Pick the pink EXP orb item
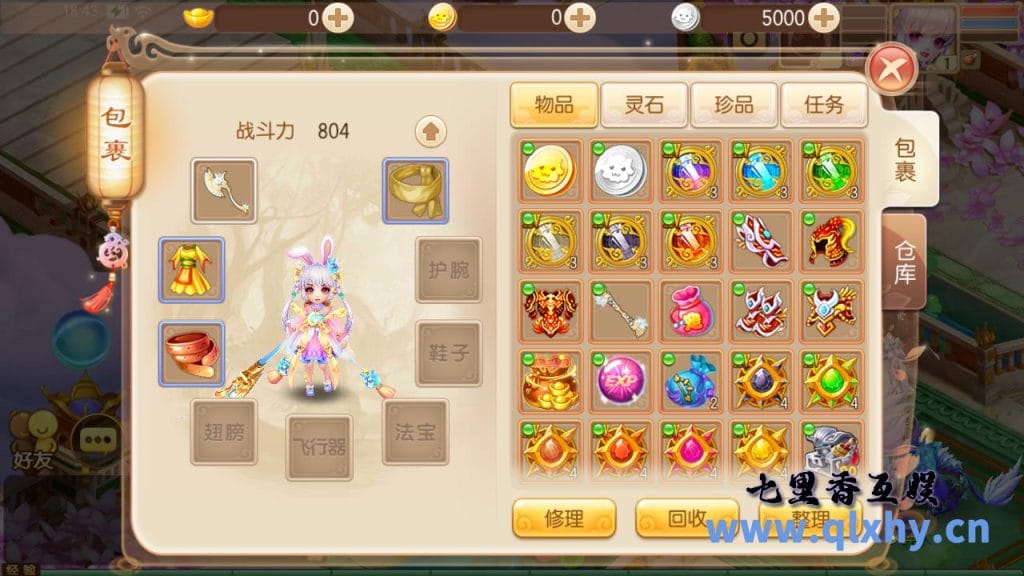This screenshot has width=1024, height=576. (x=621, y=381)
